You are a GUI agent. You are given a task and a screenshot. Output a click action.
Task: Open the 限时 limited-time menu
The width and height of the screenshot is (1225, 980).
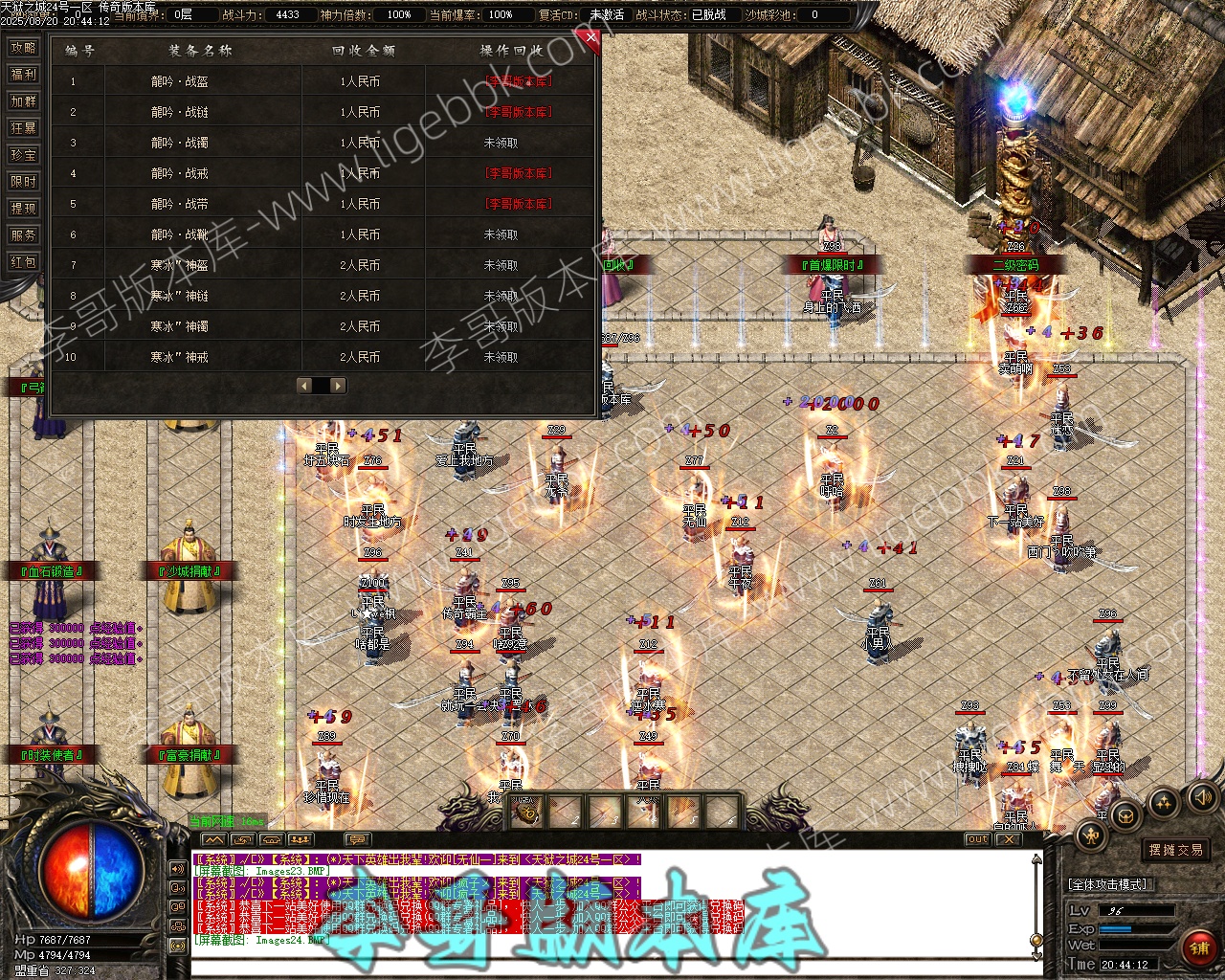coord(23,182)
